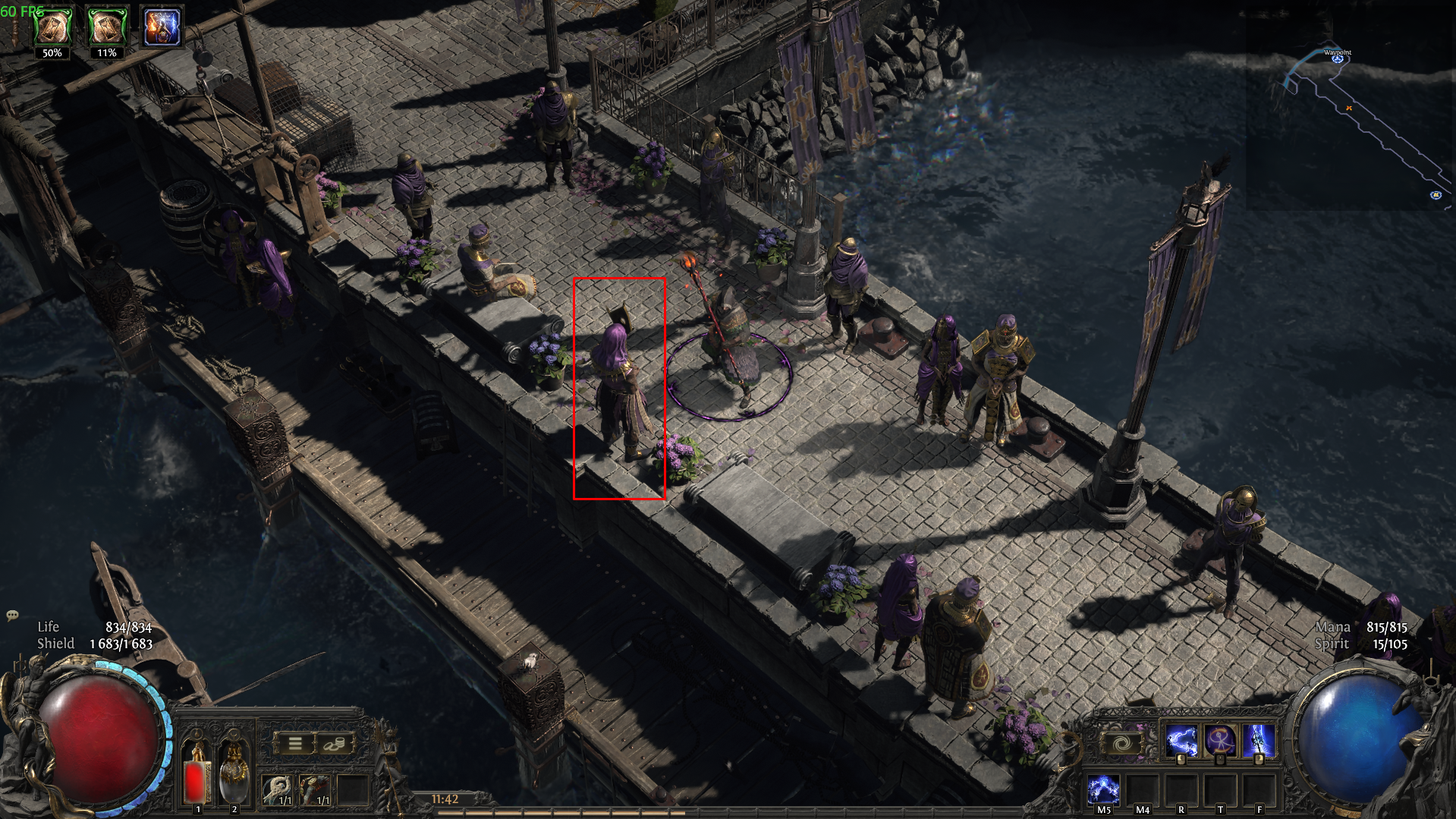
Task: Open the coin stack shop button
Action: pos(333,744)
